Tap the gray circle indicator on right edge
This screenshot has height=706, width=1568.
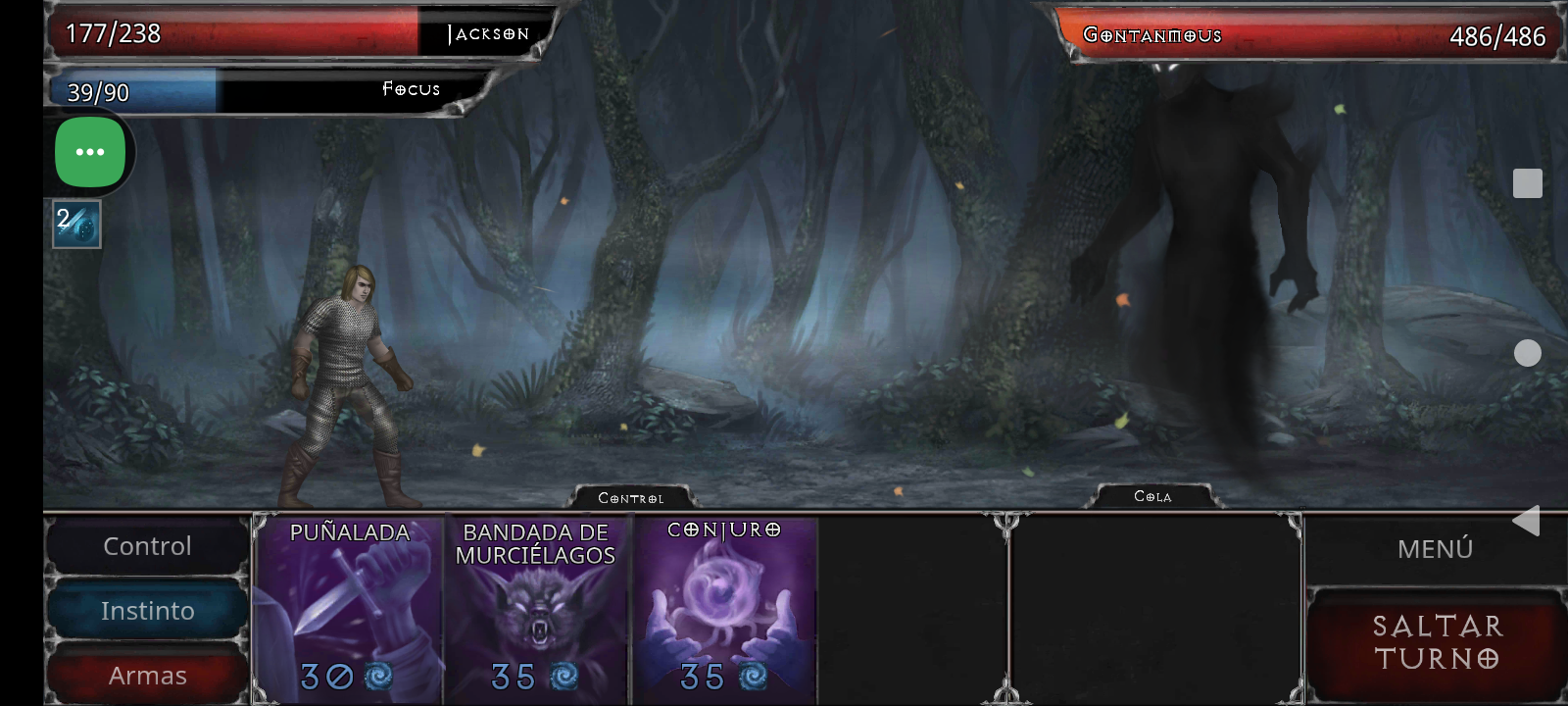1527,352
